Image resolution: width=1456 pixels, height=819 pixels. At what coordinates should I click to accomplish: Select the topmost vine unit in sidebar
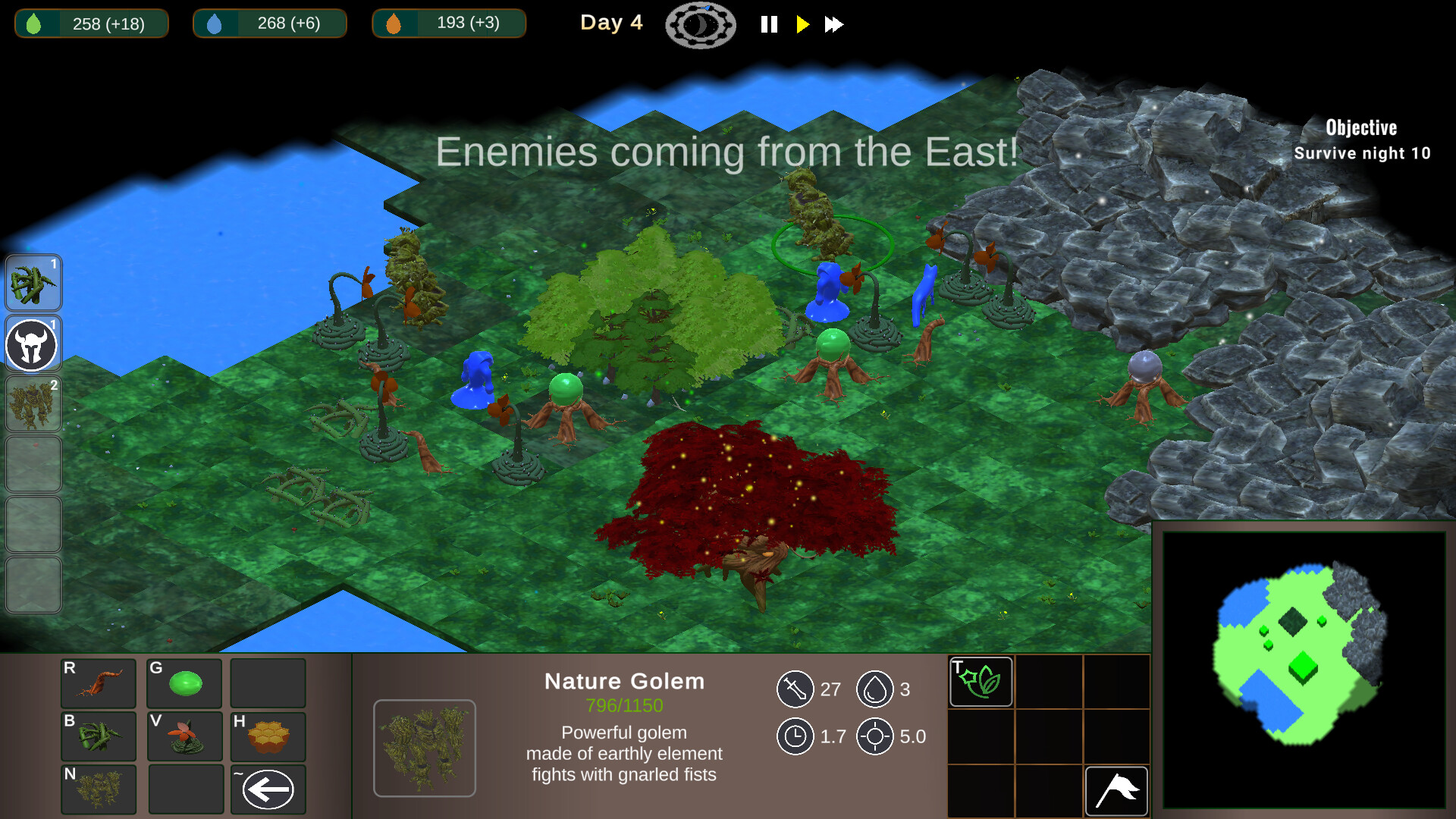tap(33, 283)
